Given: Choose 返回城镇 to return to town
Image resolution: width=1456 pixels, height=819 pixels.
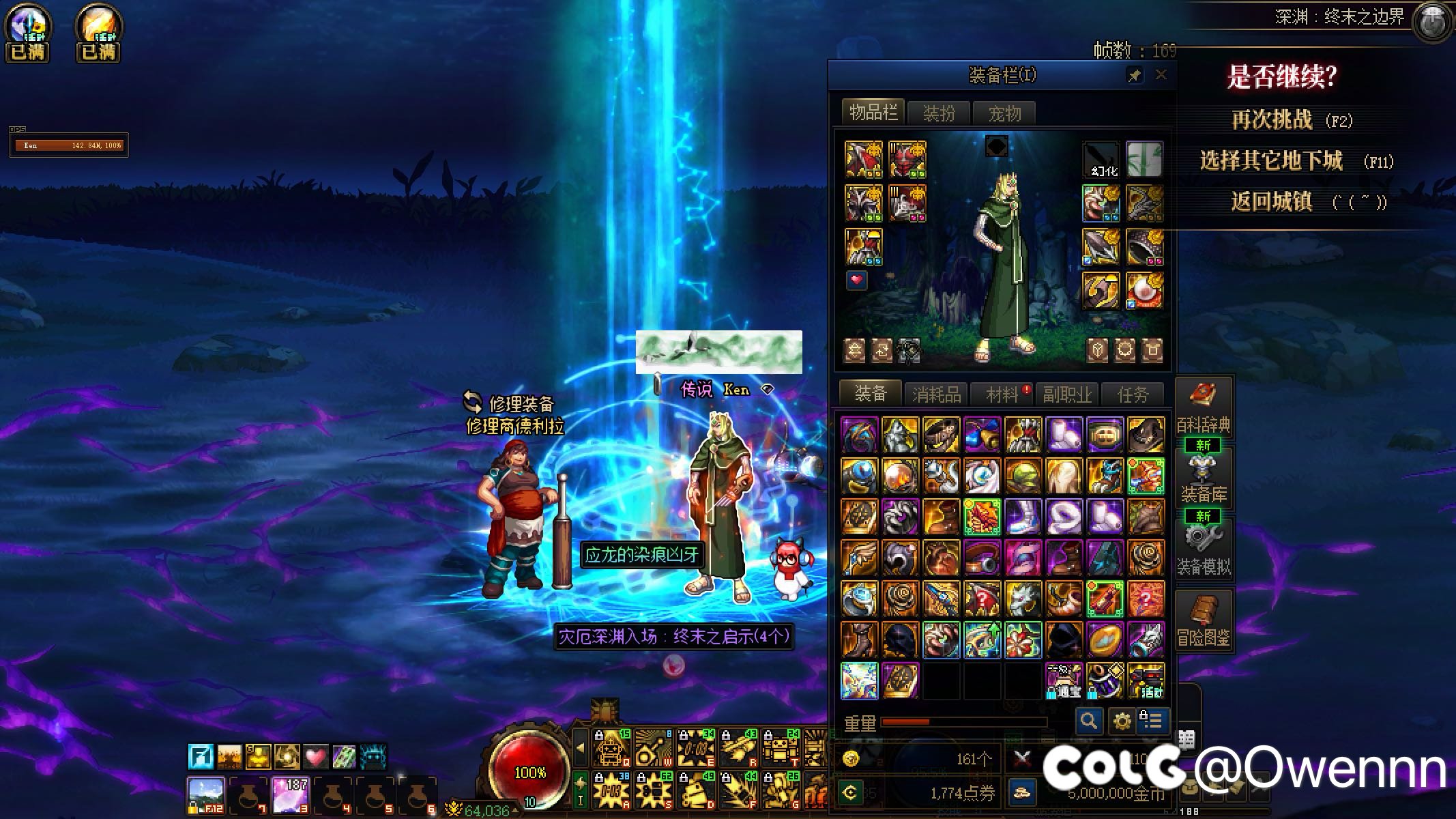Looking at the screenshot, I should click(1272, 201).
